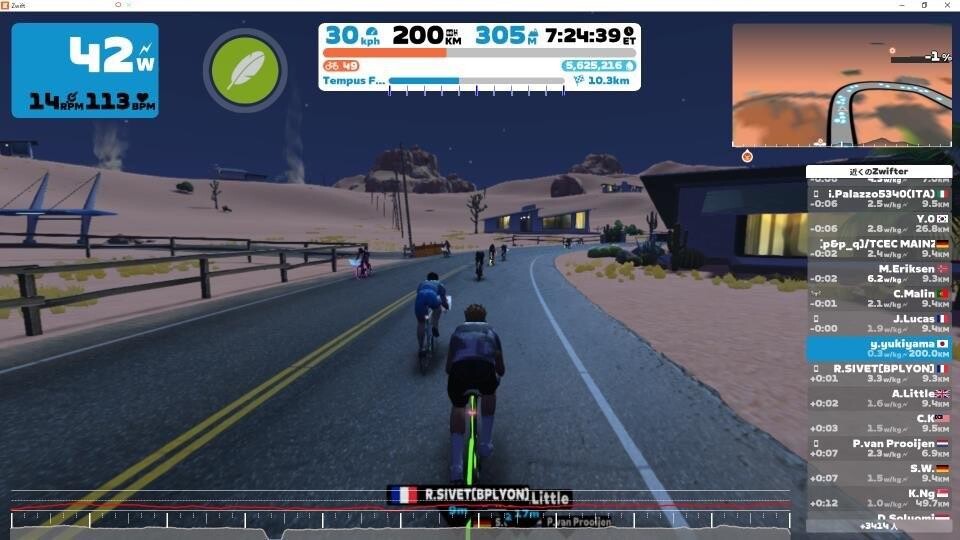The image size is (960, 540).
Task: Open the minimap route view
Action: pyautogui.click(x=841, y=85)
